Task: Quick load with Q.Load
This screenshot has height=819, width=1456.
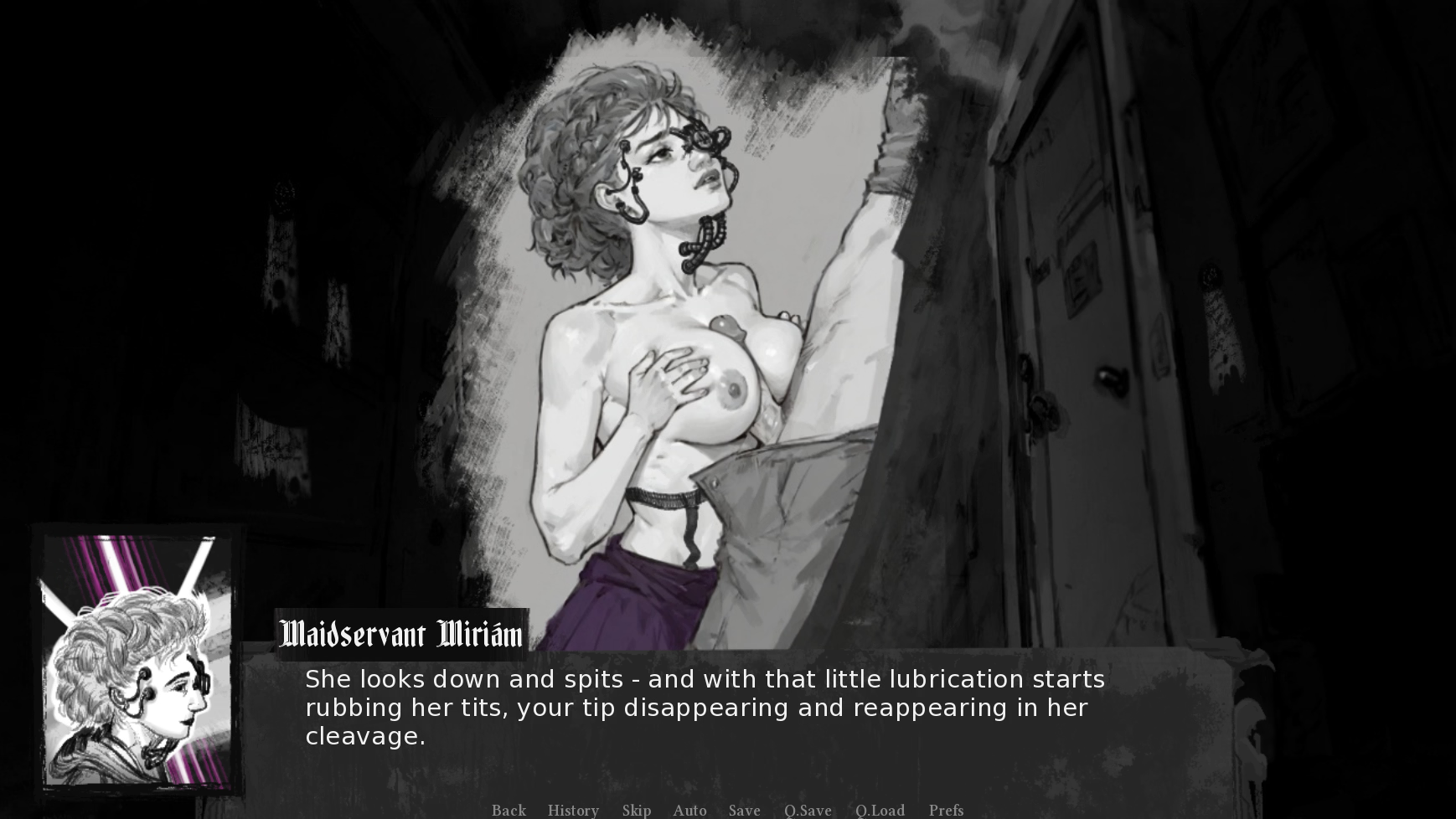Action: coord(880,810)
